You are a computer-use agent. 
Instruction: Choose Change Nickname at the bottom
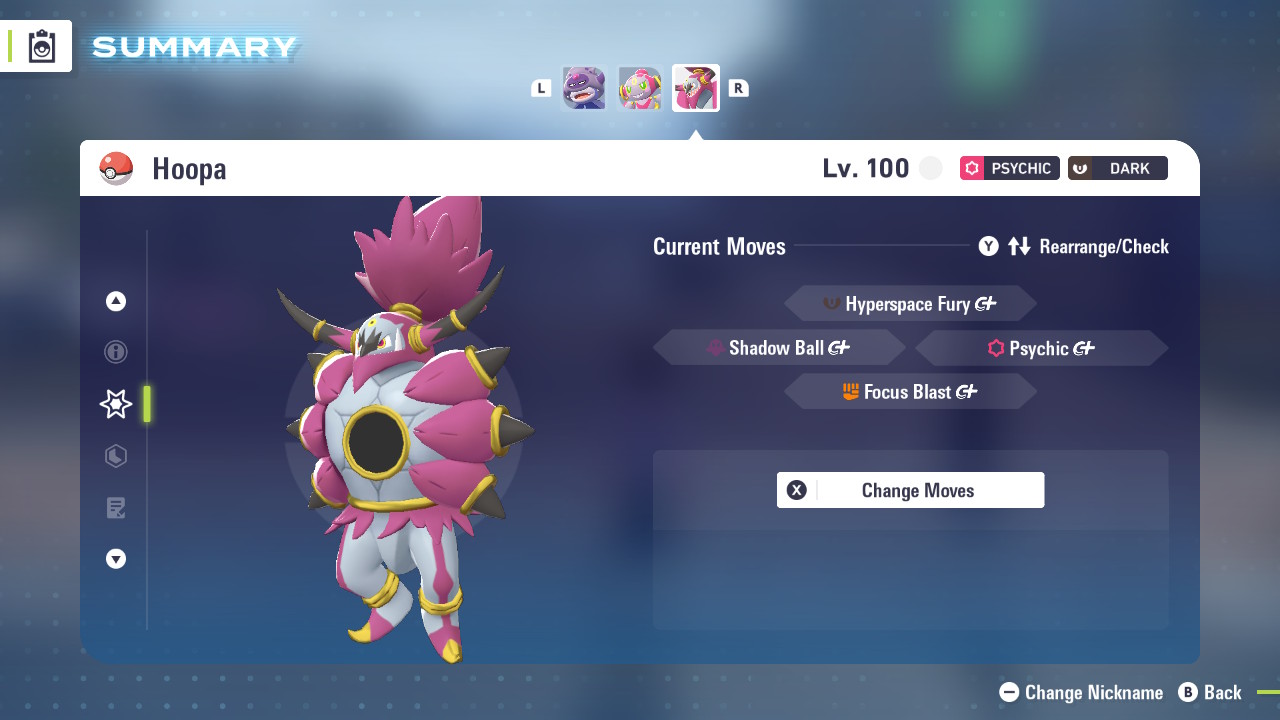point(1082,692)
